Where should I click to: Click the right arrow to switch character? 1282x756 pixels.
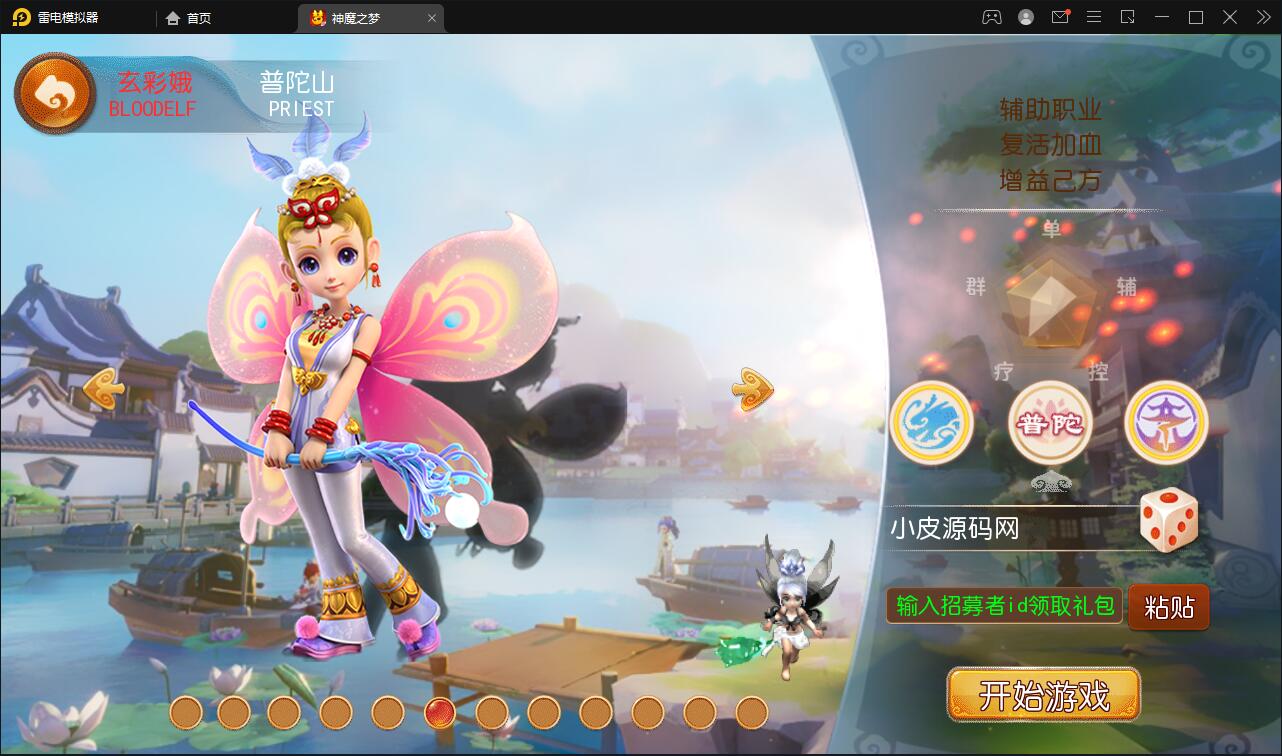click(x=751, y=389)
